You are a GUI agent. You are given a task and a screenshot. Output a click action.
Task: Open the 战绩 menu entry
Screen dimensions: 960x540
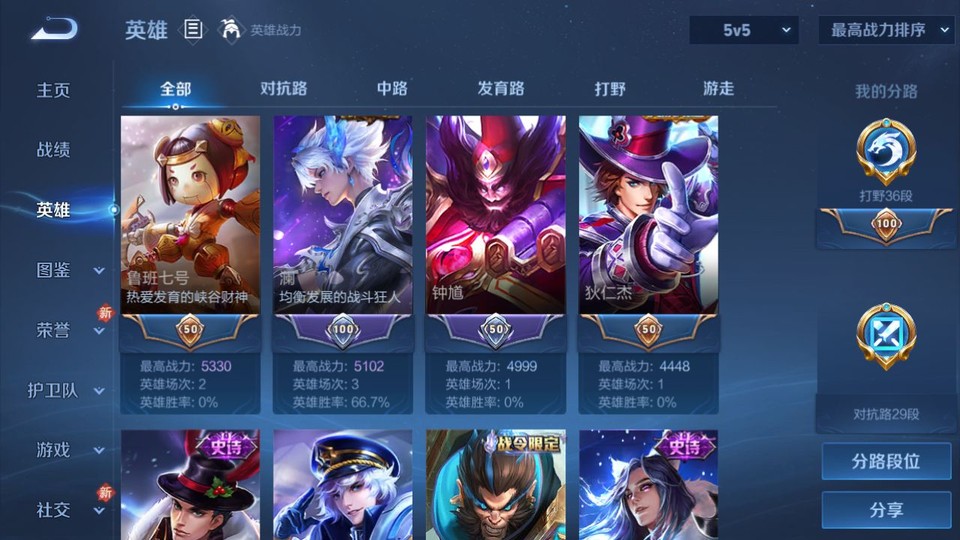click(54, 150)
